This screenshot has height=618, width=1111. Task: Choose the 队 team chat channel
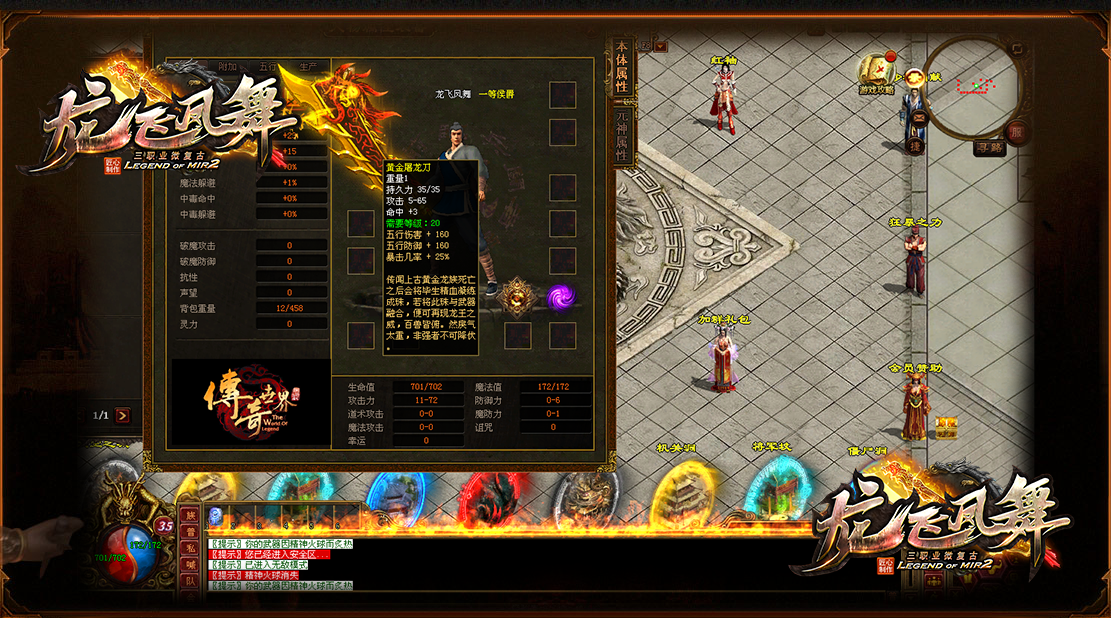190,581
